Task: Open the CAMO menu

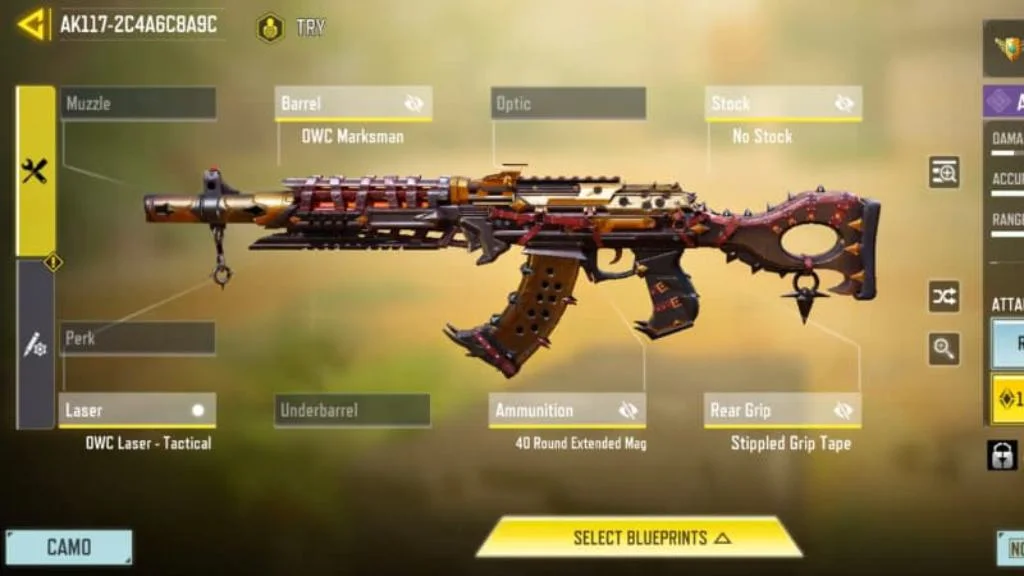Action: tap(69, 547)
